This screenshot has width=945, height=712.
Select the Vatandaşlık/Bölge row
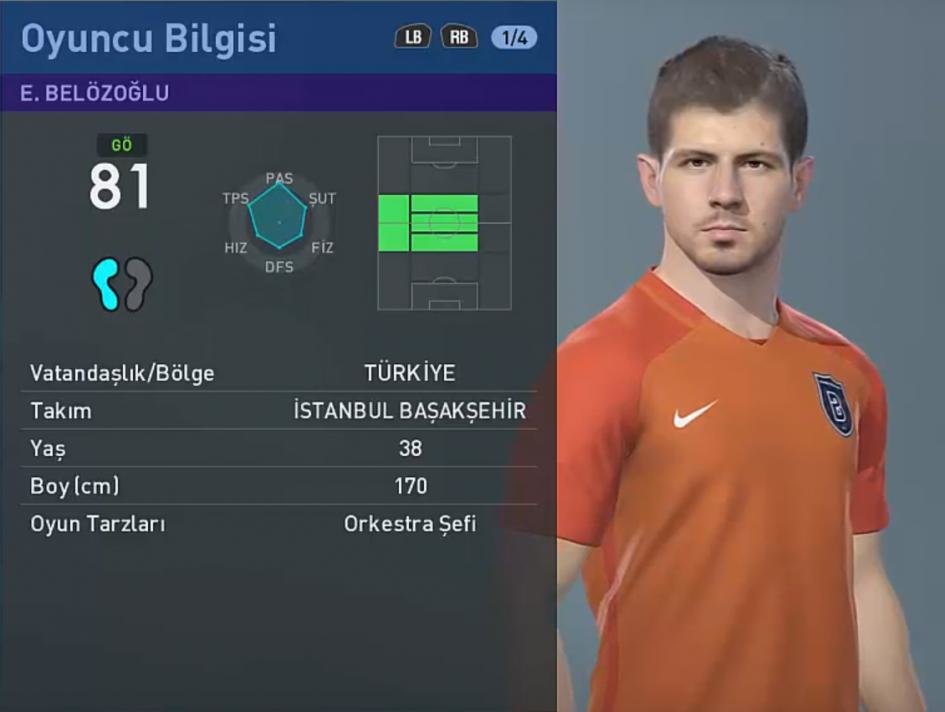(278, 374)
